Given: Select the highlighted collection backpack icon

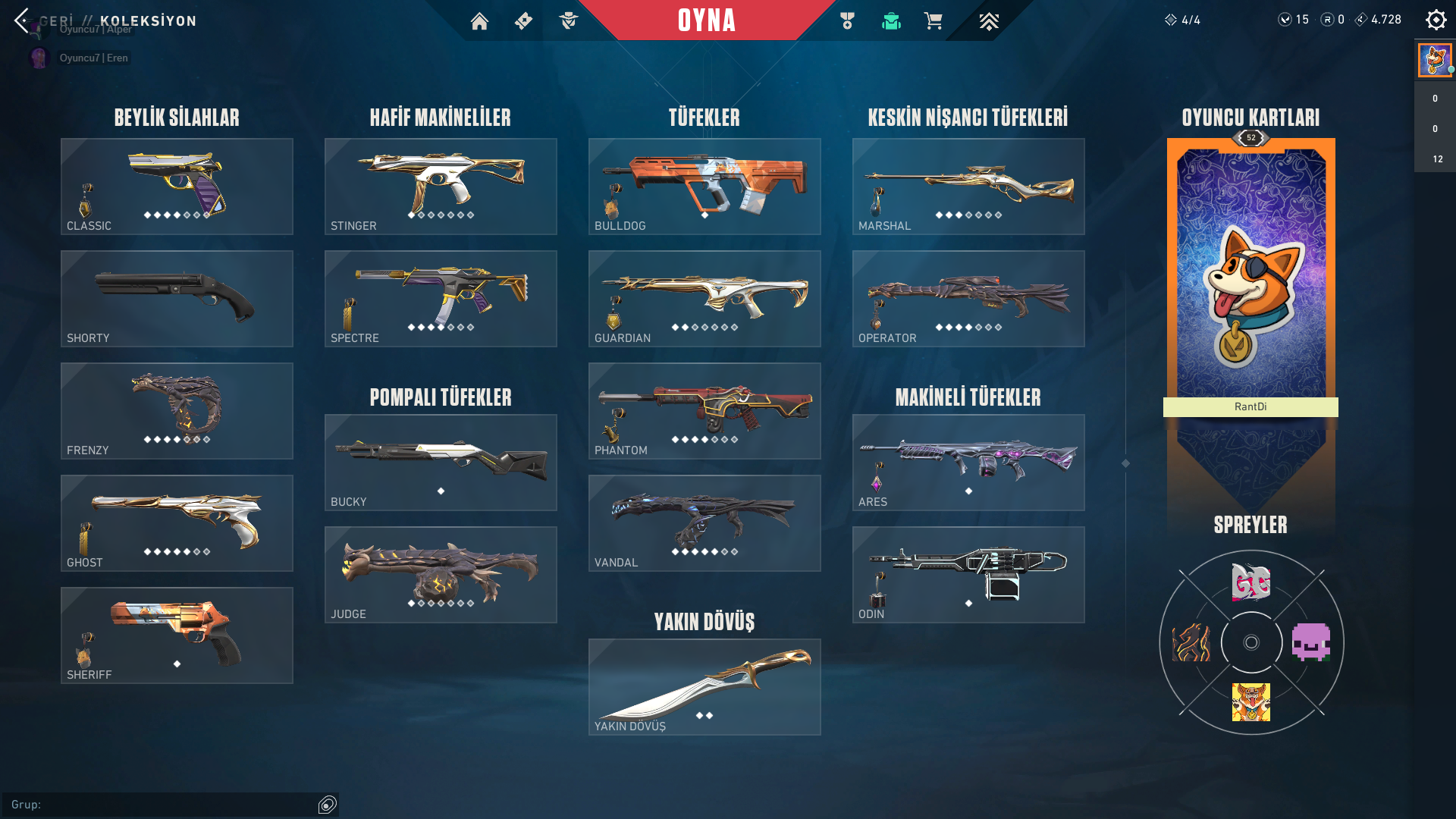Looking at the screenshot, I should (x=890, y=21).
